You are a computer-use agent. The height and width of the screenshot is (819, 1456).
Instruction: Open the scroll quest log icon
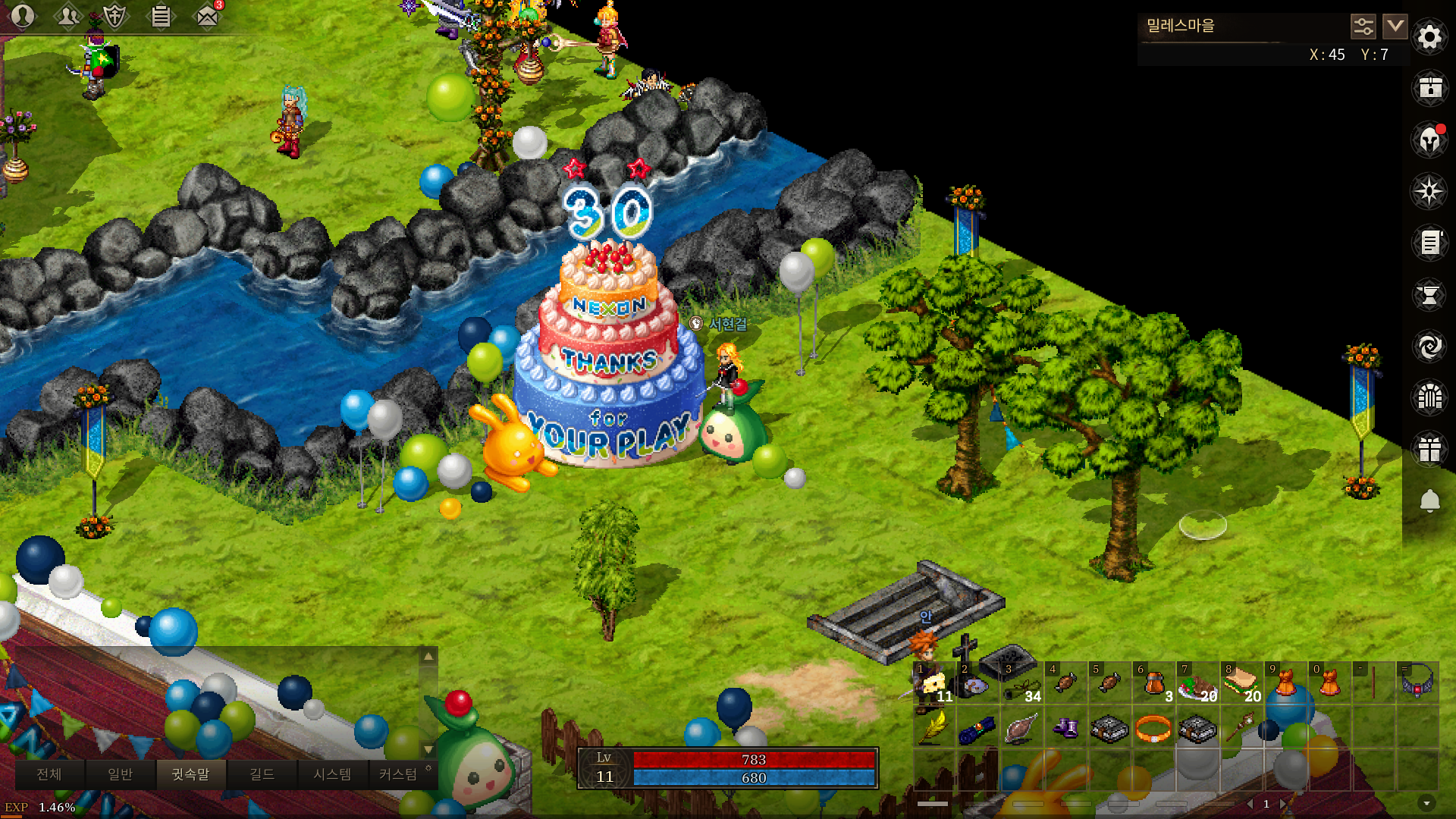point(1429,243)
